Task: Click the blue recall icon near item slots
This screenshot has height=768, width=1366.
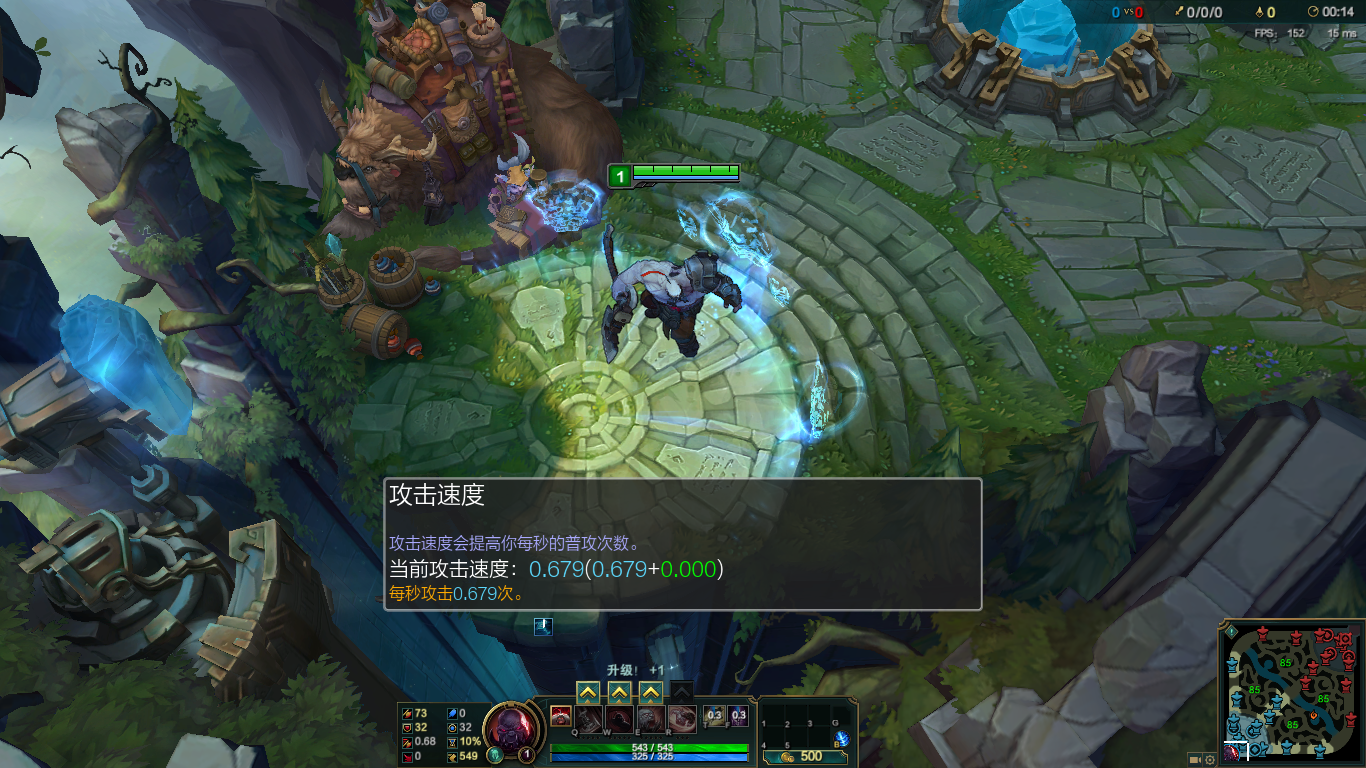Action: click(x=543, y=626)
